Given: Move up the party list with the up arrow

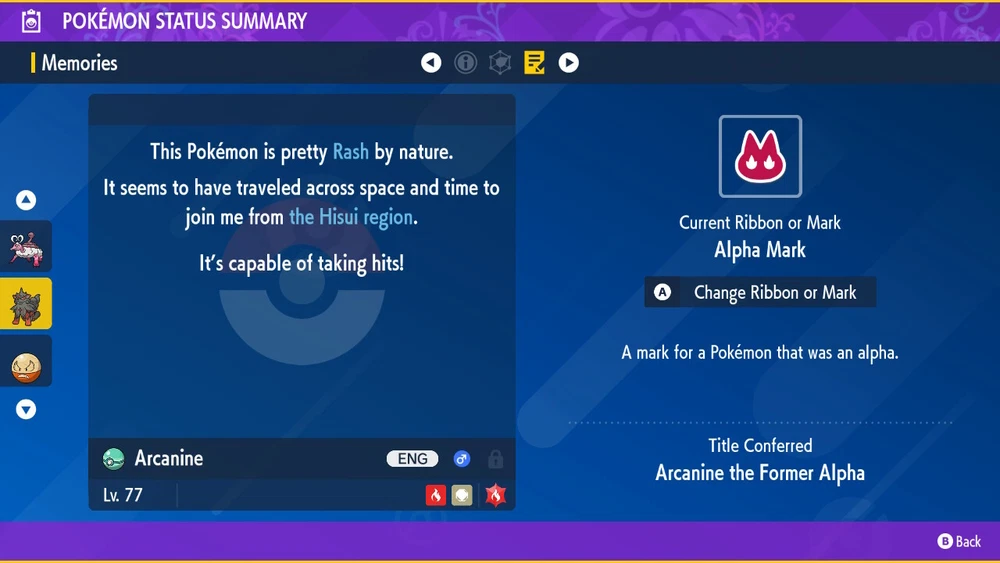Looking at the screenshot, I should tap(26, 200).
